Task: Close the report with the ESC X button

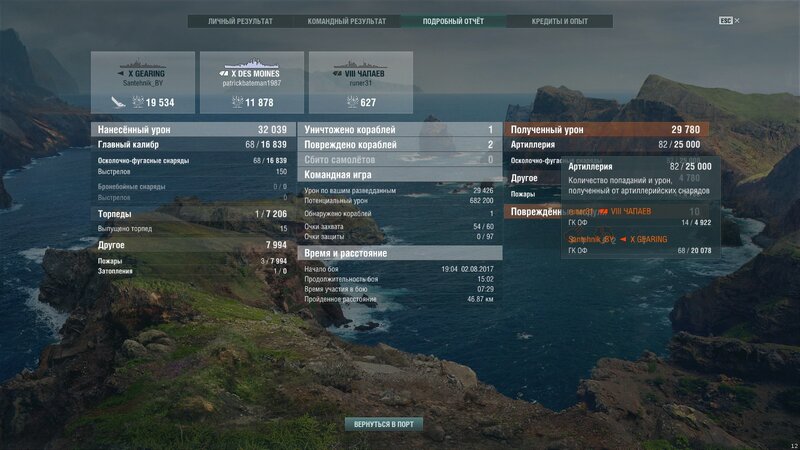Action: tap(730, 21)
